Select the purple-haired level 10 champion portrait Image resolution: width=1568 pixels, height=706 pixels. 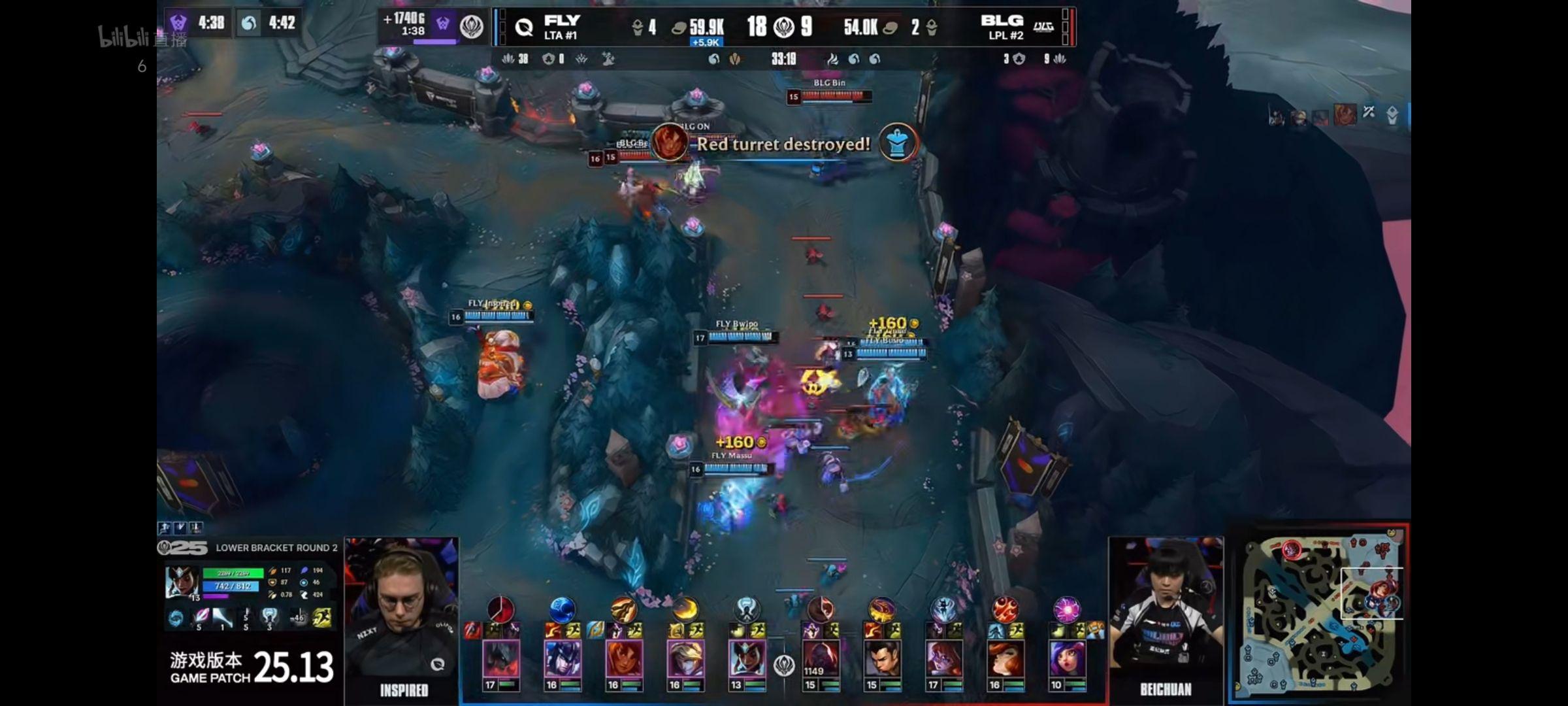1068,659
